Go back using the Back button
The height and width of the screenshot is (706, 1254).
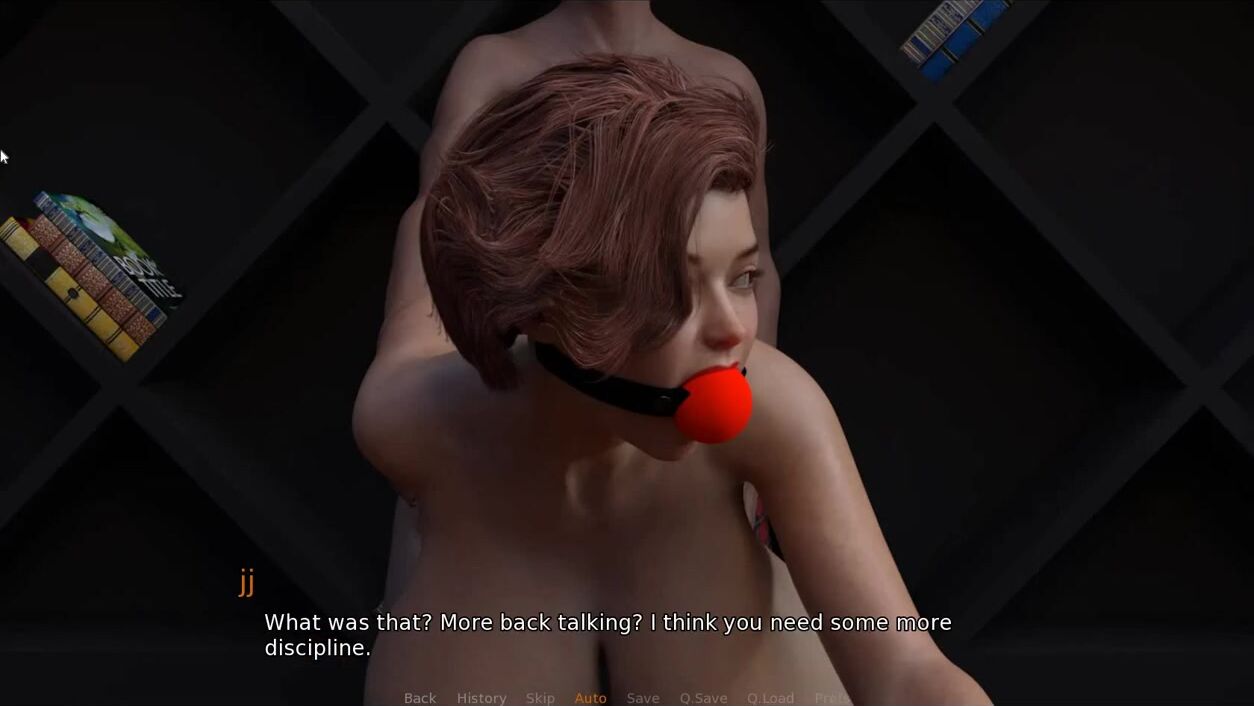pyautogui.click(x=420, y=698)
